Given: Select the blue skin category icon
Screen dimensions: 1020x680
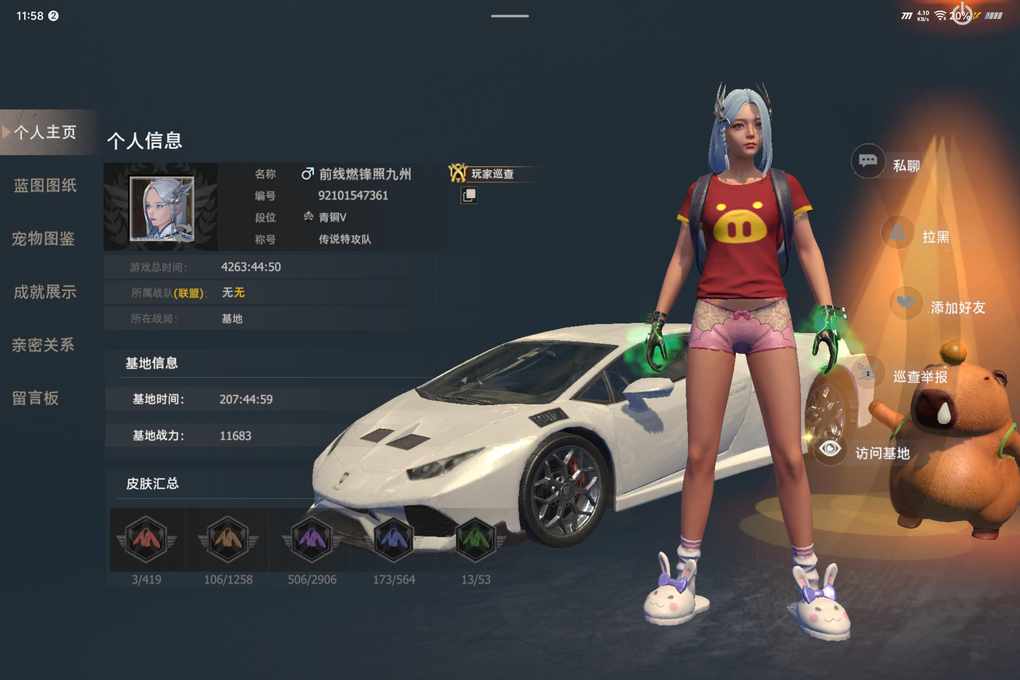Looking at the screenshot, I should (393, 540).
